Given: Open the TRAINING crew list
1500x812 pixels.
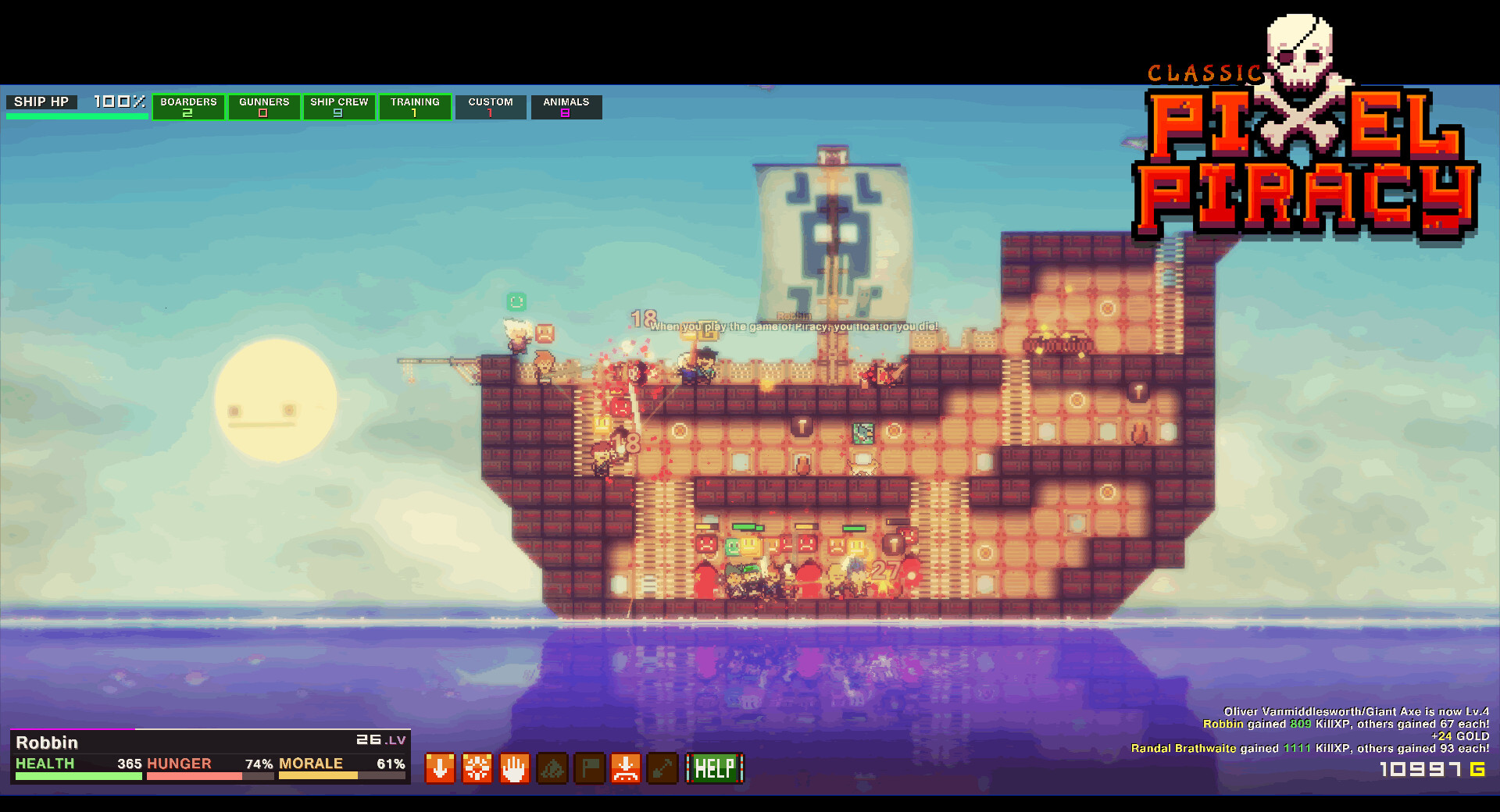Looking at the screenshot, I should pos(415,107).
